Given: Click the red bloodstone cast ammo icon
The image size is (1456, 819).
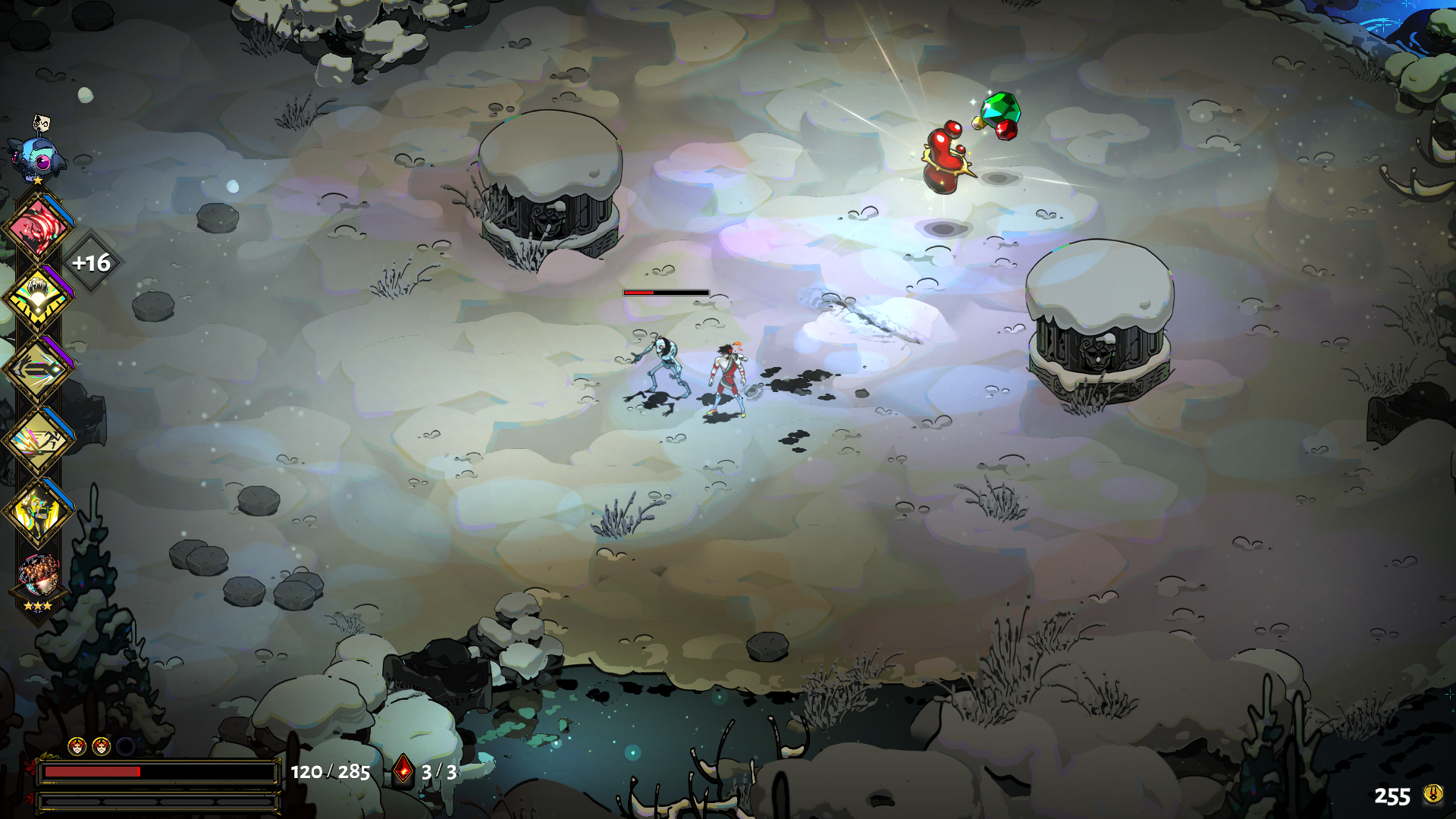Looking at the screenshot, I should click(403, 771).
